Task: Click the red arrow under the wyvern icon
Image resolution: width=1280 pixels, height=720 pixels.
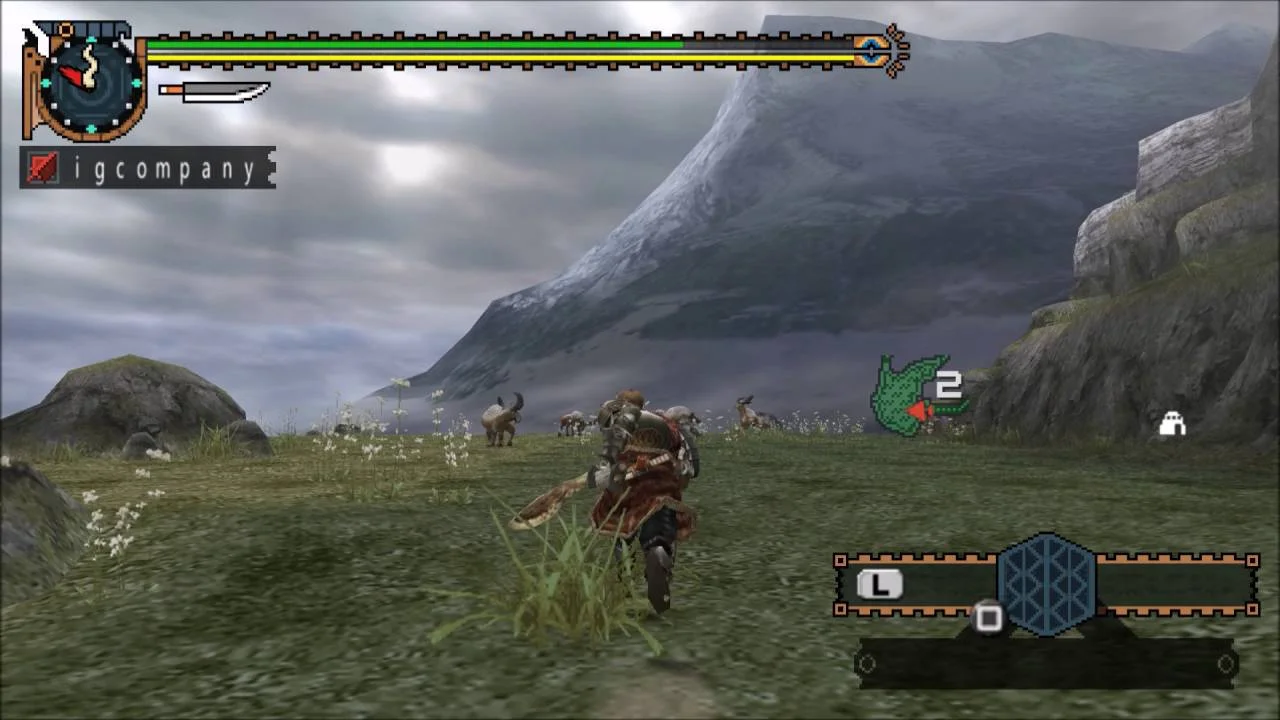Action: [x=918, y=411]
